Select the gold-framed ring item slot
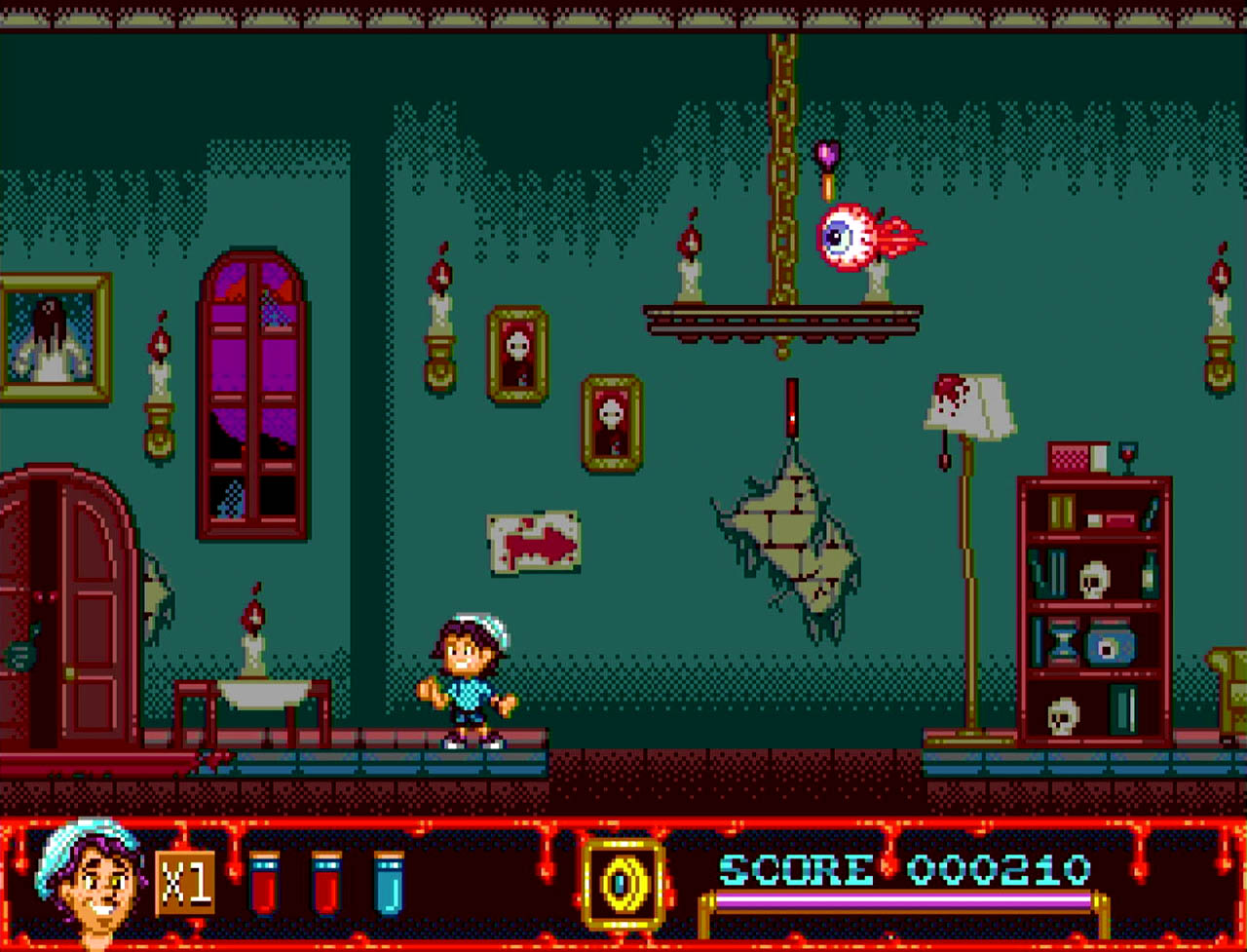 tap(622, 884)
